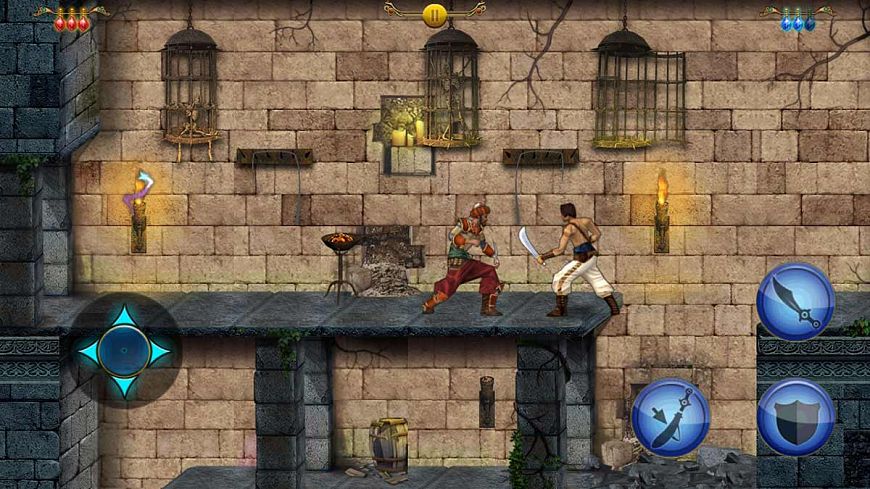Image resolution: width=870 pixels, height=489 pixels.
Task: Pause the game with the gold button
Action: [x=435, y=14]
